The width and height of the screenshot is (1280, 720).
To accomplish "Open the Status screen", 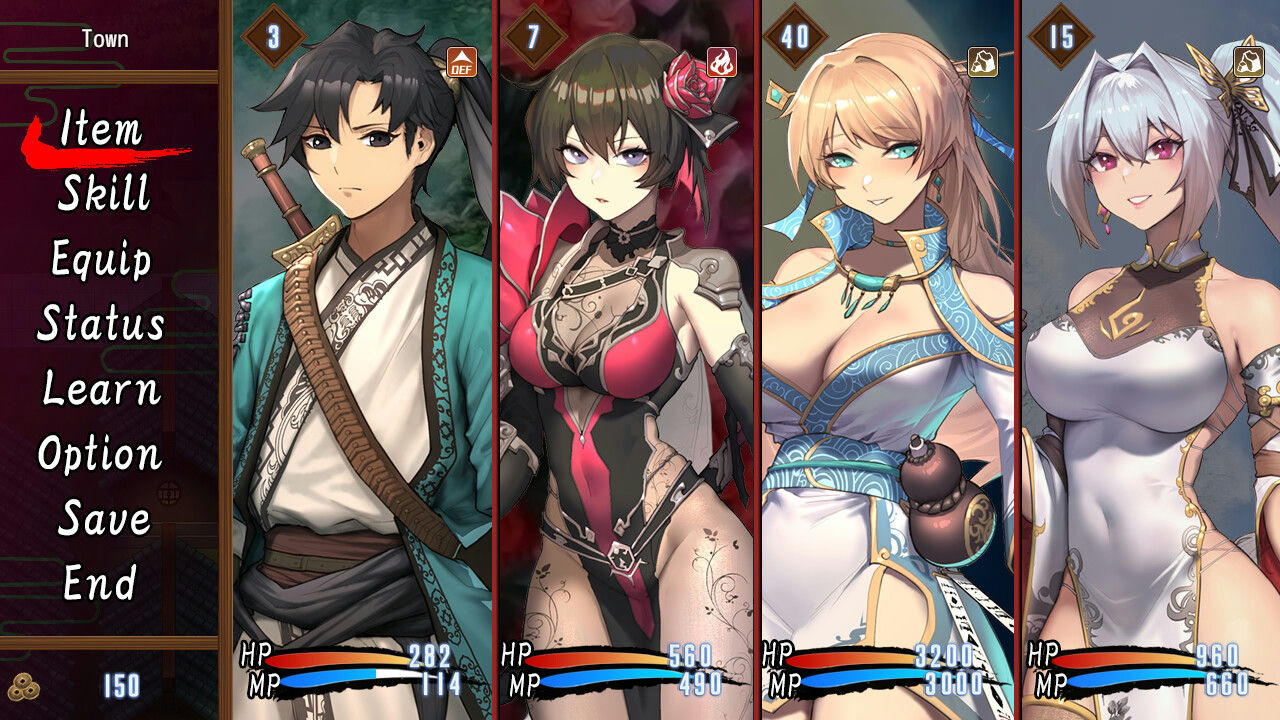I will pyautogui.click(x=100, y=326).
